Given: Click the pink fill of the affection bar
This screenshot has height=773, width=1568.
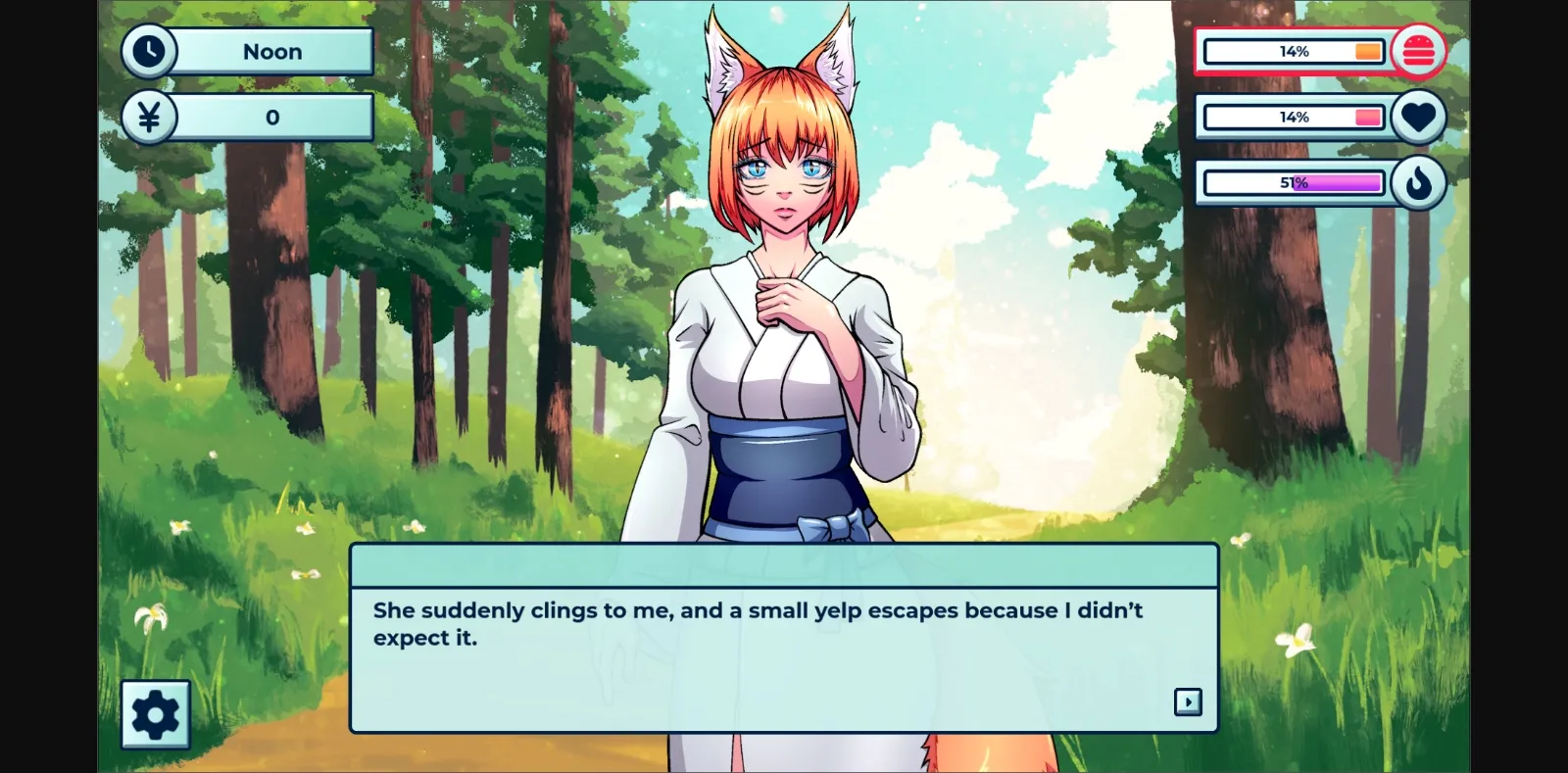Looking at the screenshot, I should (x=1370, y=117).
